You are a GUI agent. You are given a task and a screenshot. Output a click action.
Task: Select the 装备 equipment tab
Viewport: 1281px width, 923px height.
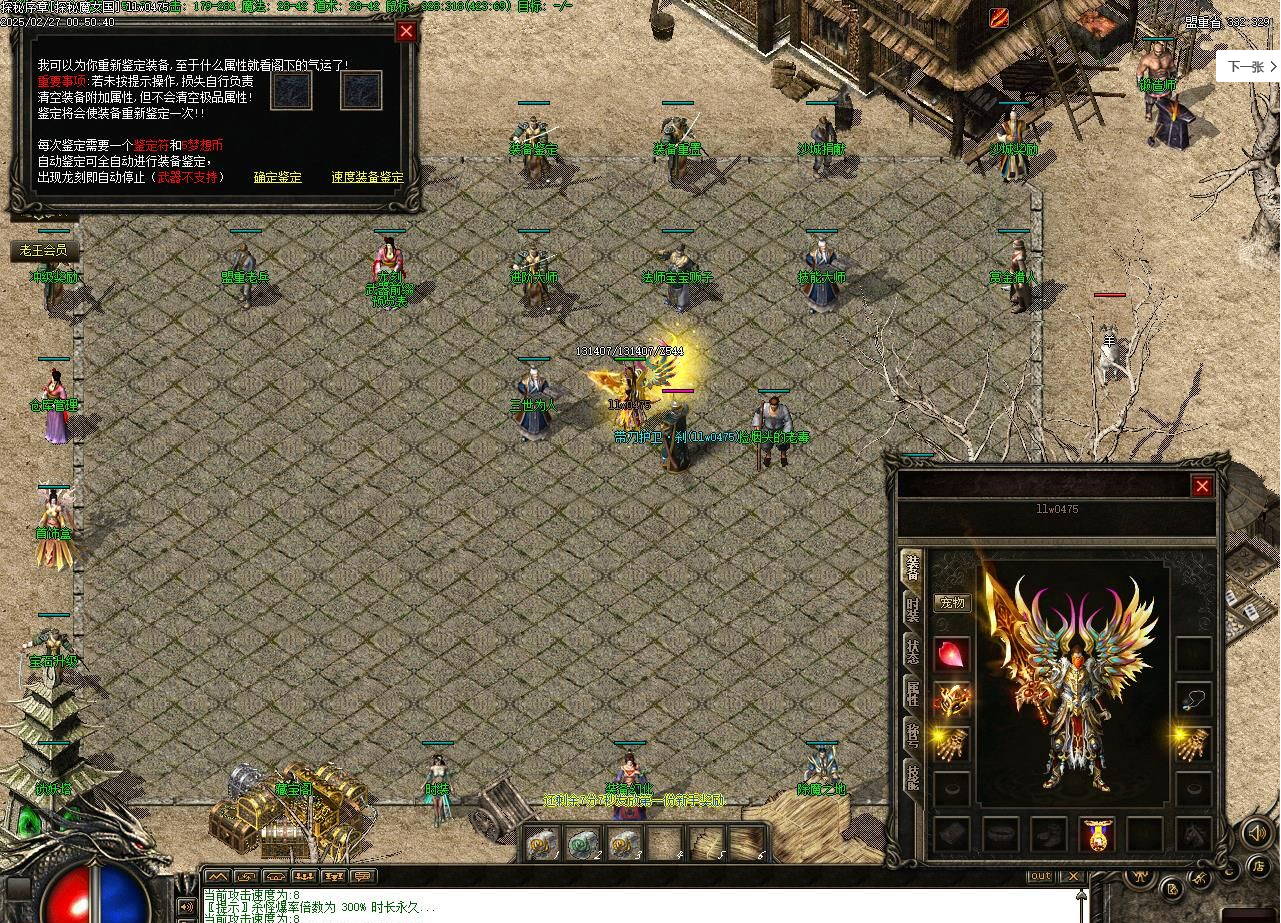(912, 568)
